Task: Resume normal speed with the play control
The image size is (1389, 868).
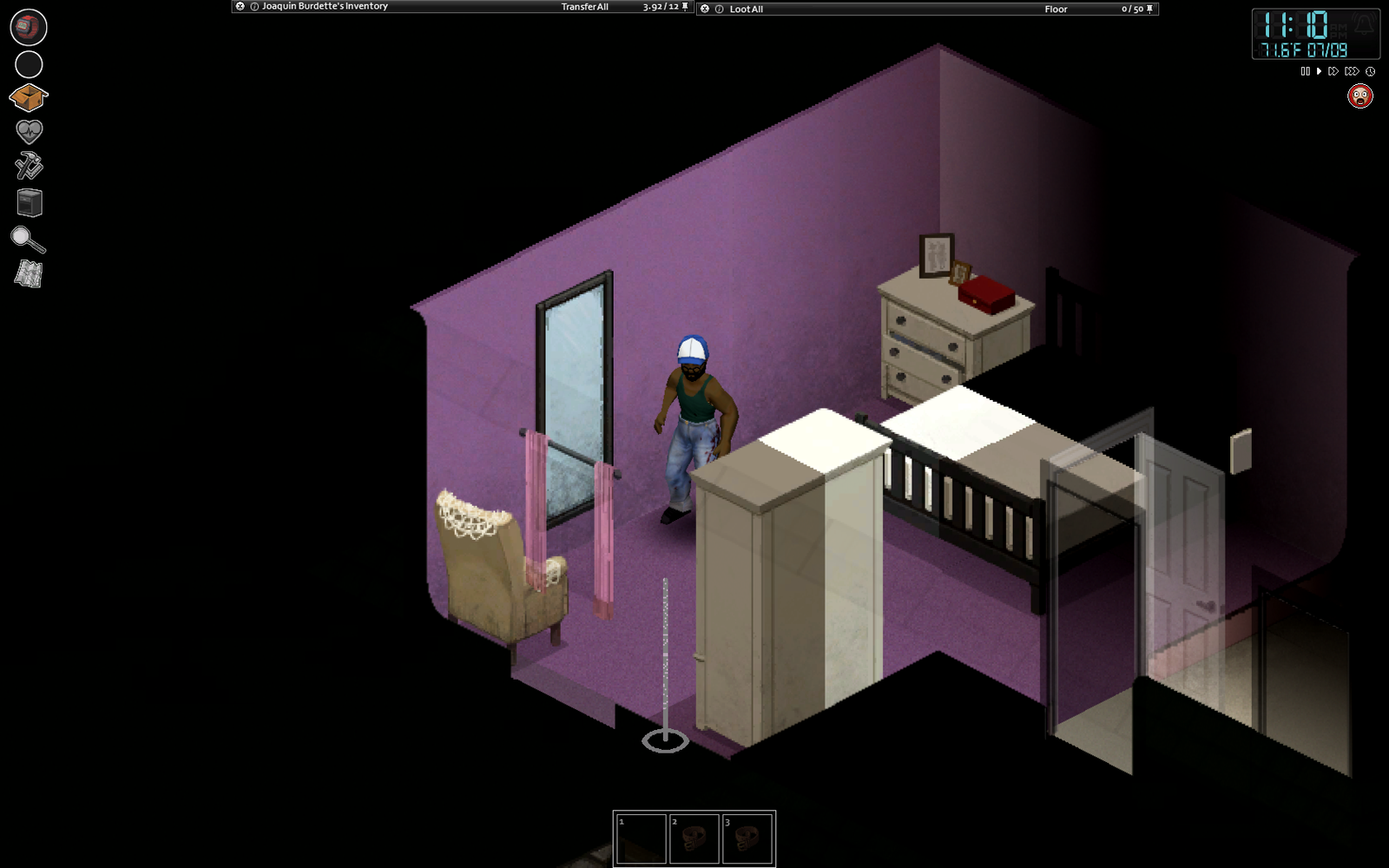Action: tap(1317, 72)
